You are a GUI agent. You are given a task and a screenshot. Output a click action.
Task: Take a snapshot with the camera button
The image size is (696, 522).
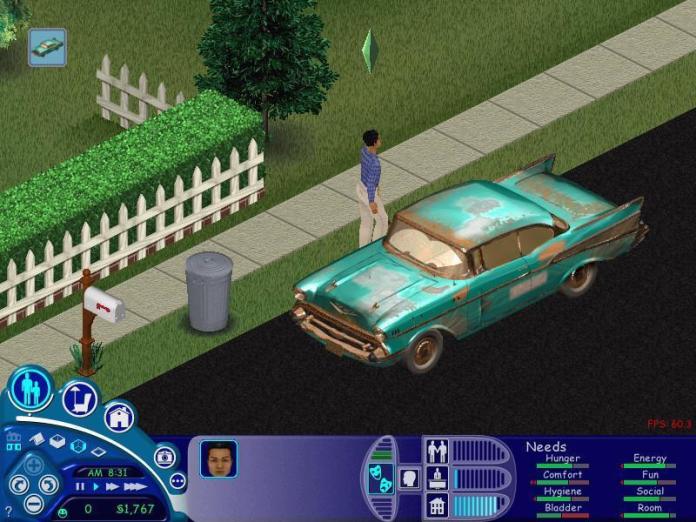(x=164, y=456)
